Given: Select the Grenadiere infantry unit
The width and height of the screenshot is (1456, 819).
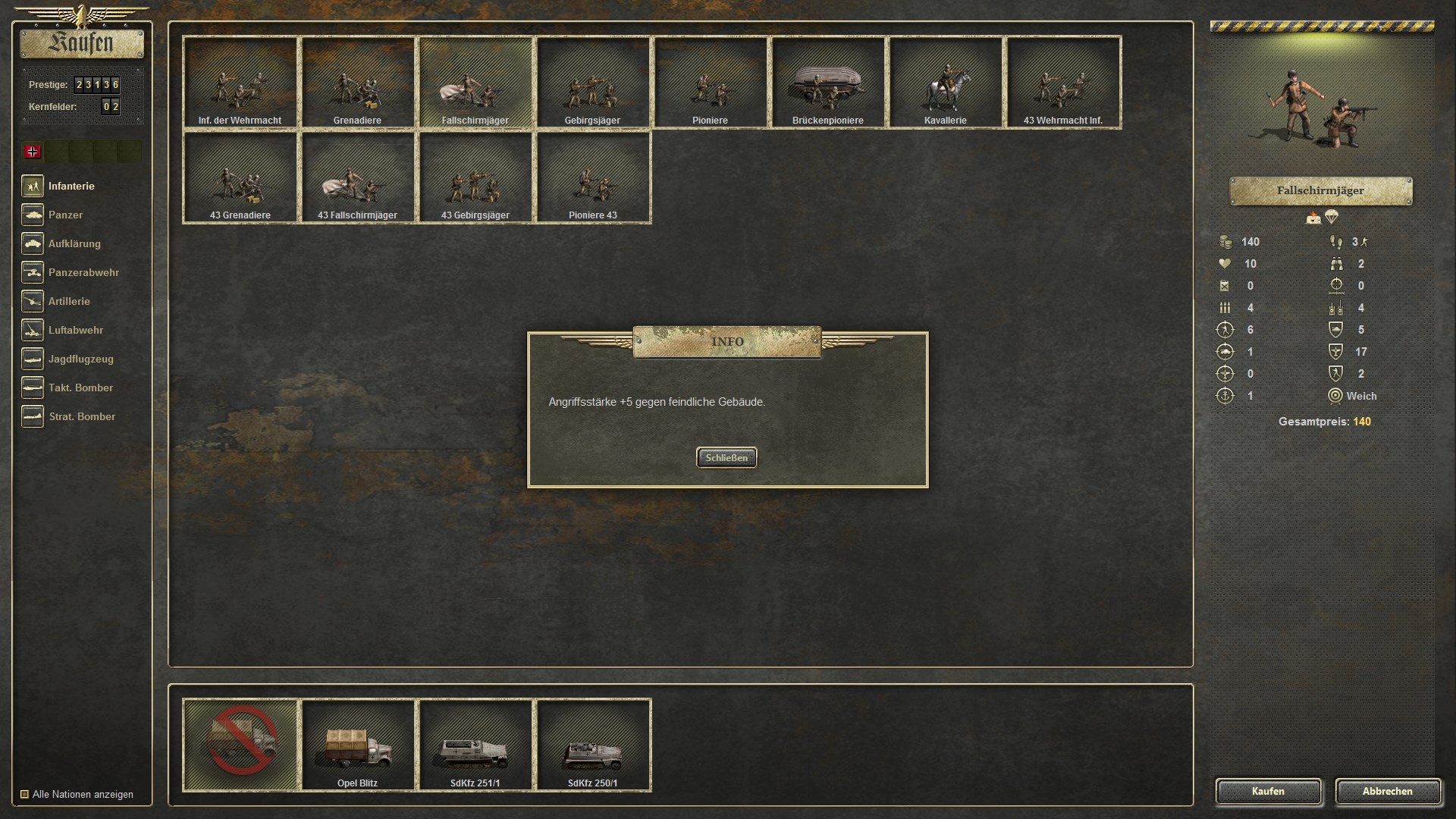Looking at the screenshot, I should [x=357, y=82].
